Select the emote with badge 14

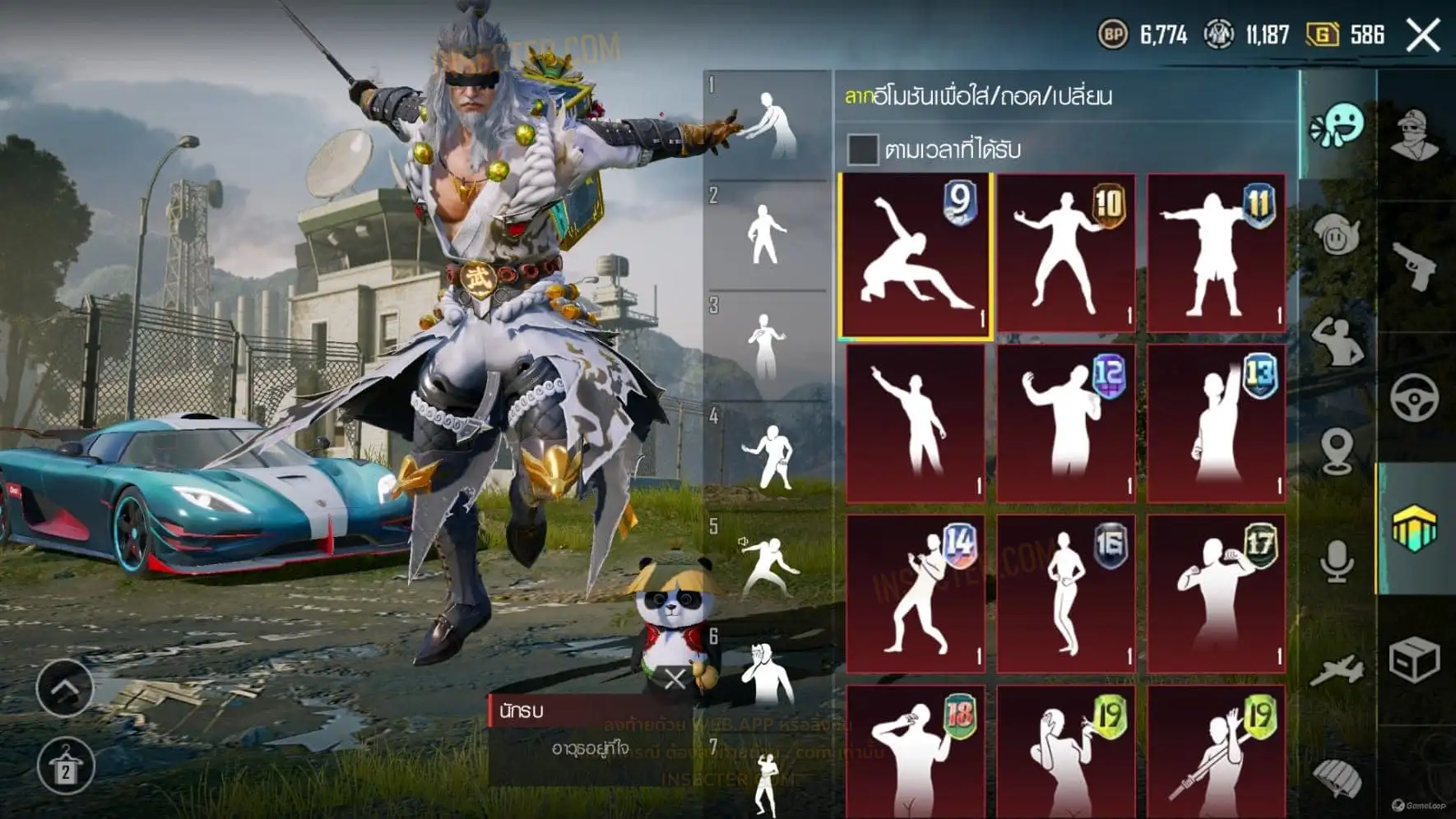(x=916, y=594)
